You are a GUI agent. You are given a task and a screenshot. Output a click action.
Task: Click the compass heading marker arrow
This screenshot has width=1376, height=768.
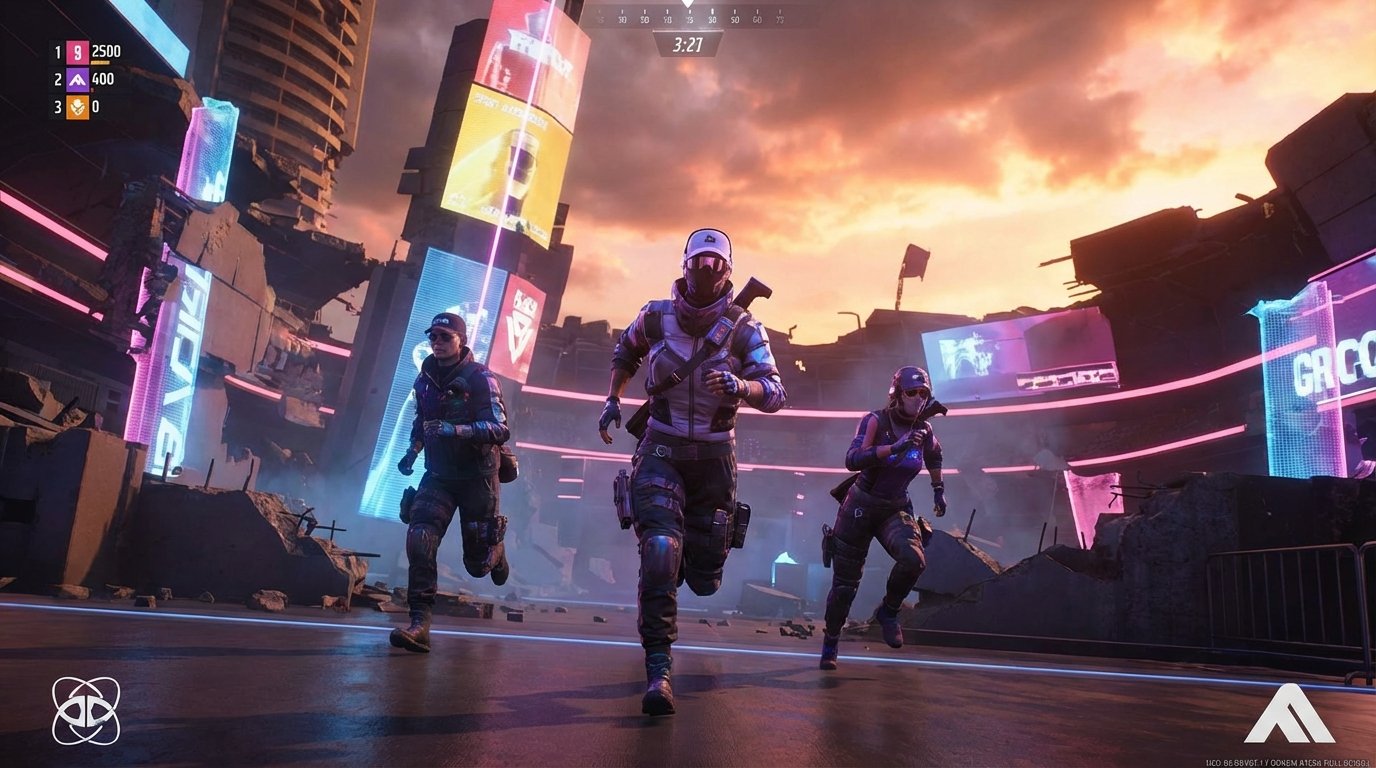point(687,8)
